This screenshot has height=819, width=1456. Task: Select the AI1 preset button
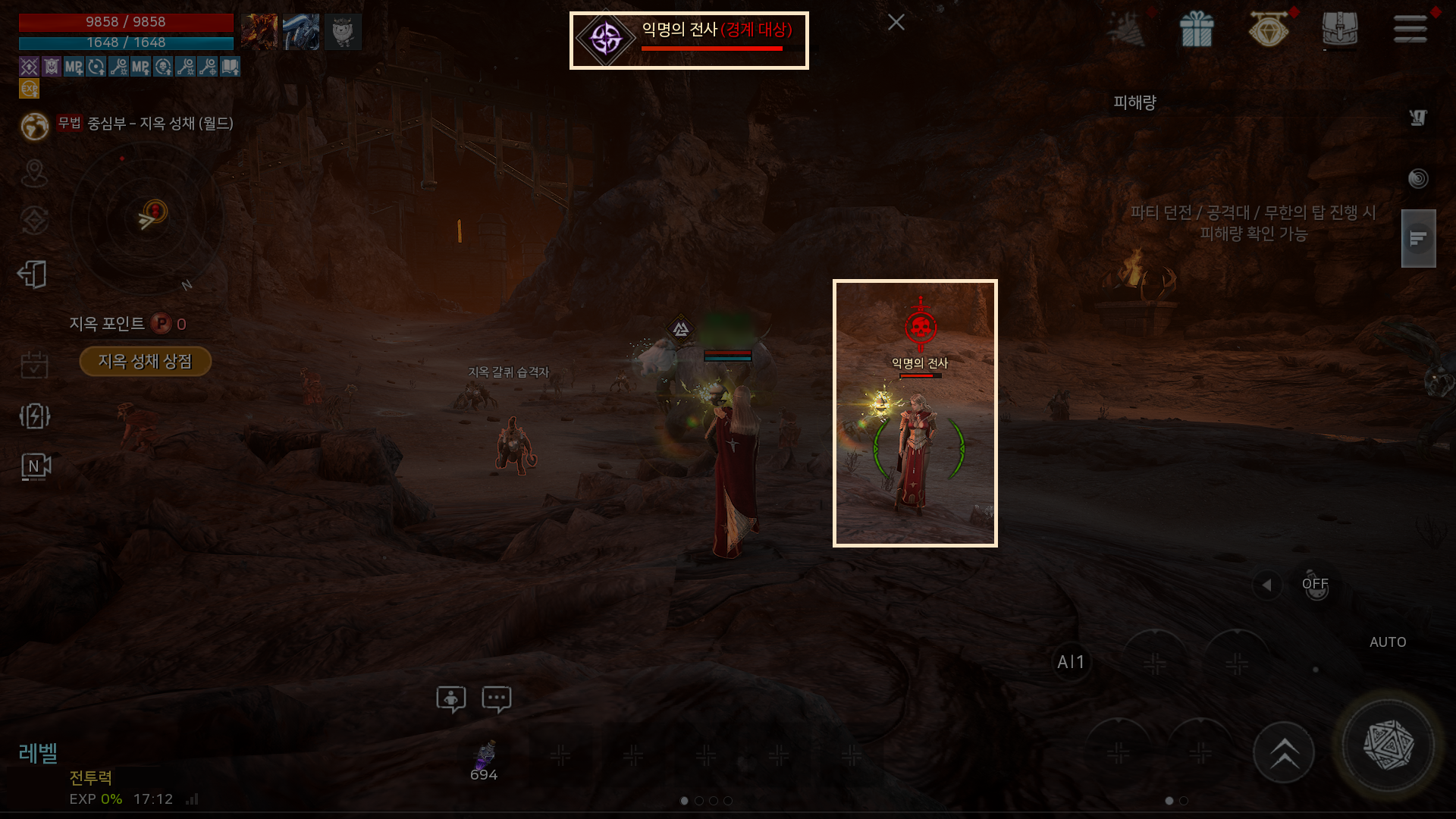click(1071, 662)
